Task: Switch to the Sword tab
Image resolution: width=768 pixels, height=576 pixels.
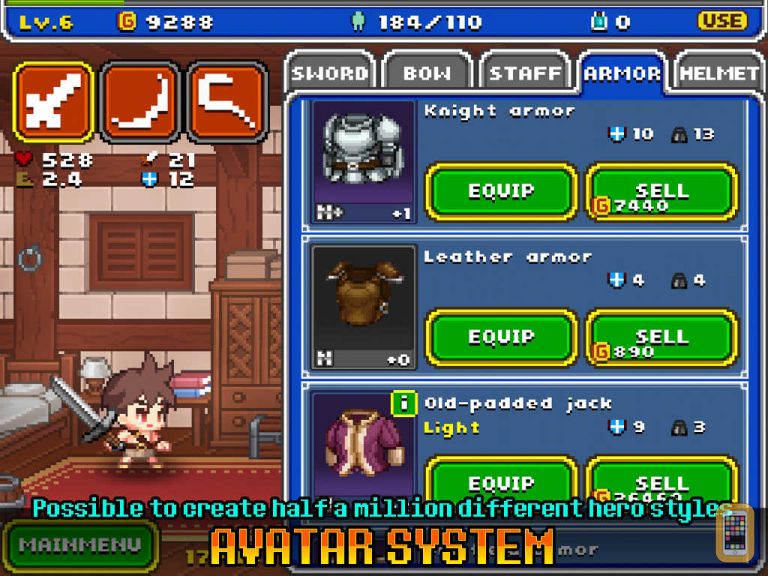Action: [x=329, y=72]
